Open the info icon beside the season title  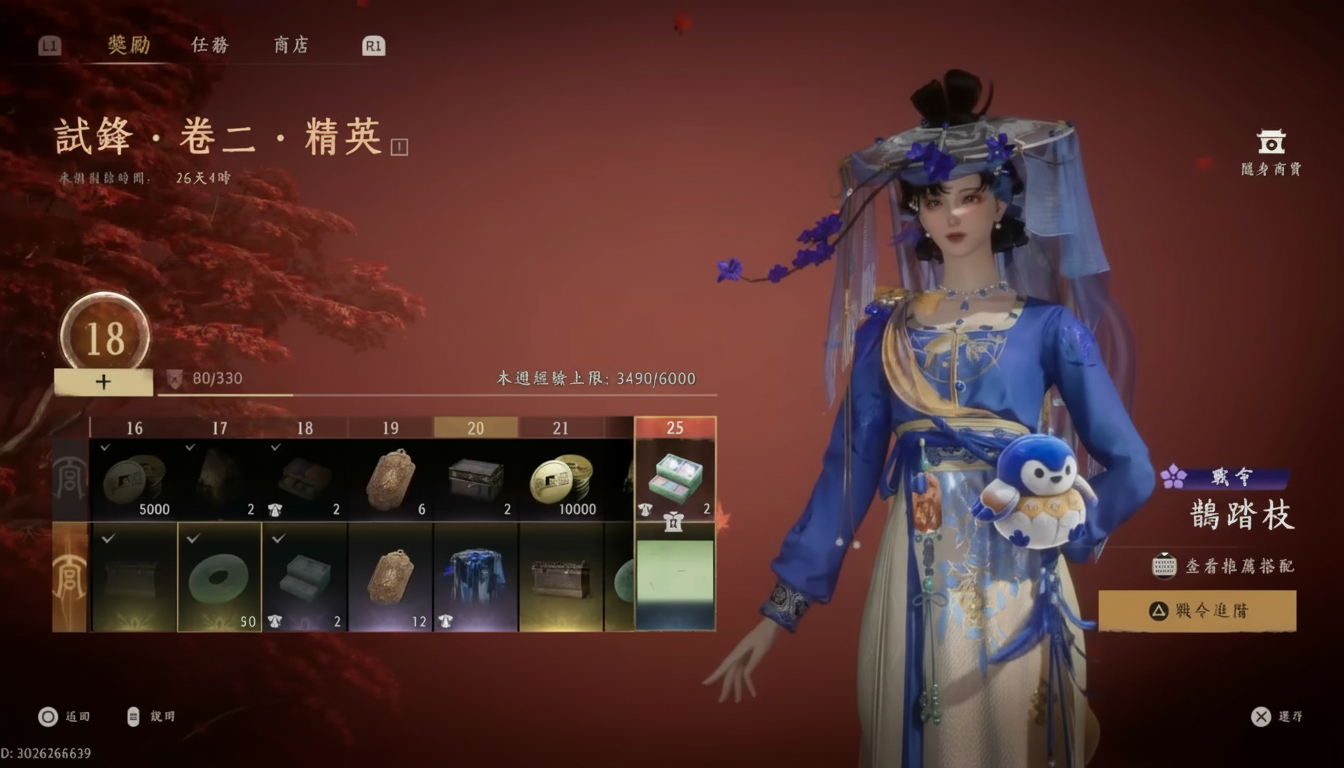tap(400, 147)
